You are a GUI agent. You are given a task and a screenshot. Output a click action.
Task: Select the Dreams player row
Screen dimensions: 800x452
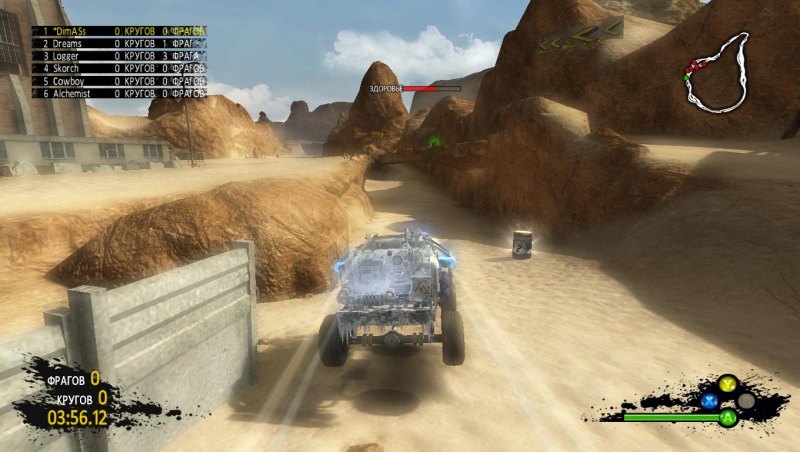120,44
